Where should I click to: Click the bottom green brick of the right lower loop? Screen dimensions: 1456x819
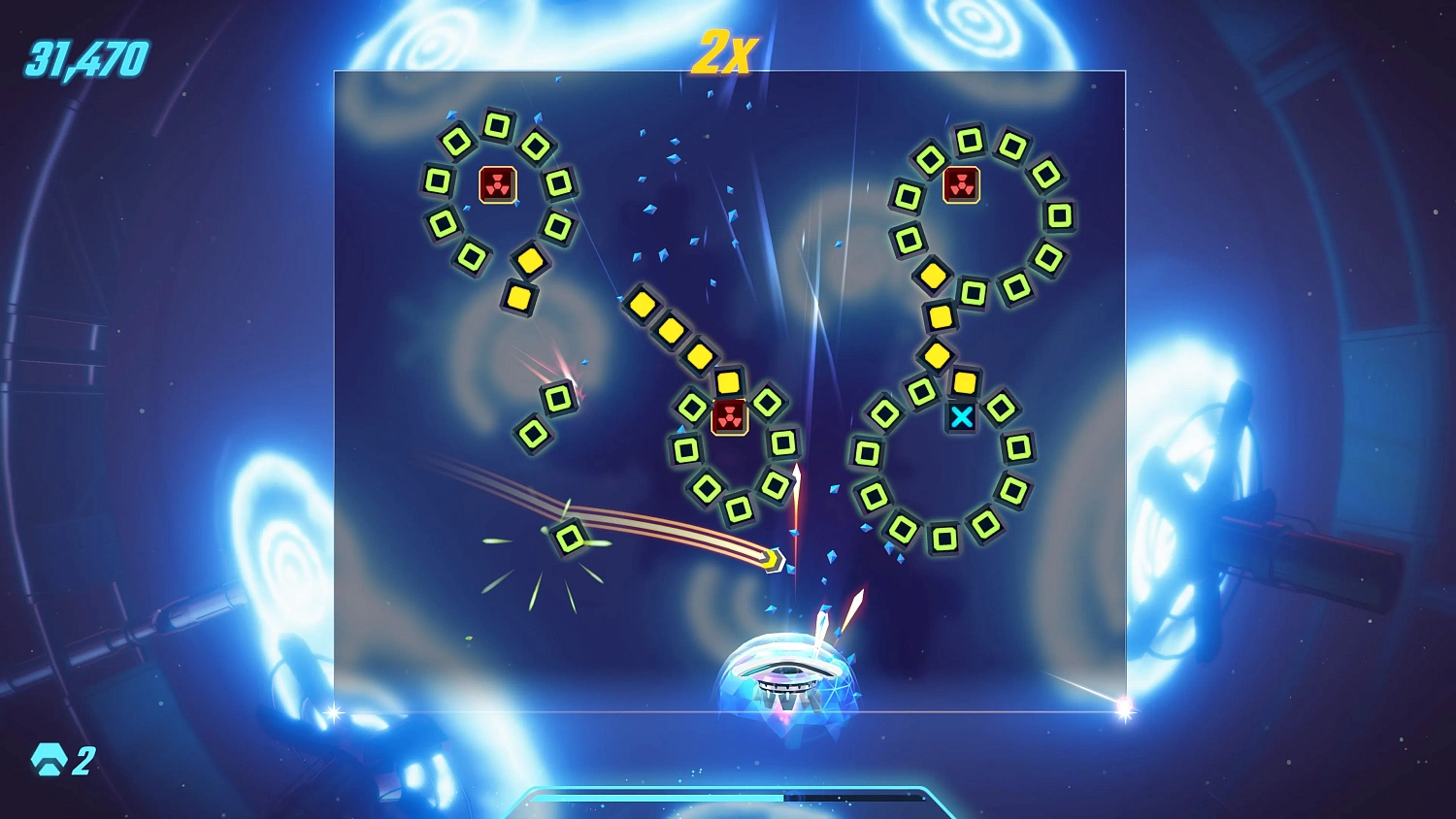[x=943, y=535]
